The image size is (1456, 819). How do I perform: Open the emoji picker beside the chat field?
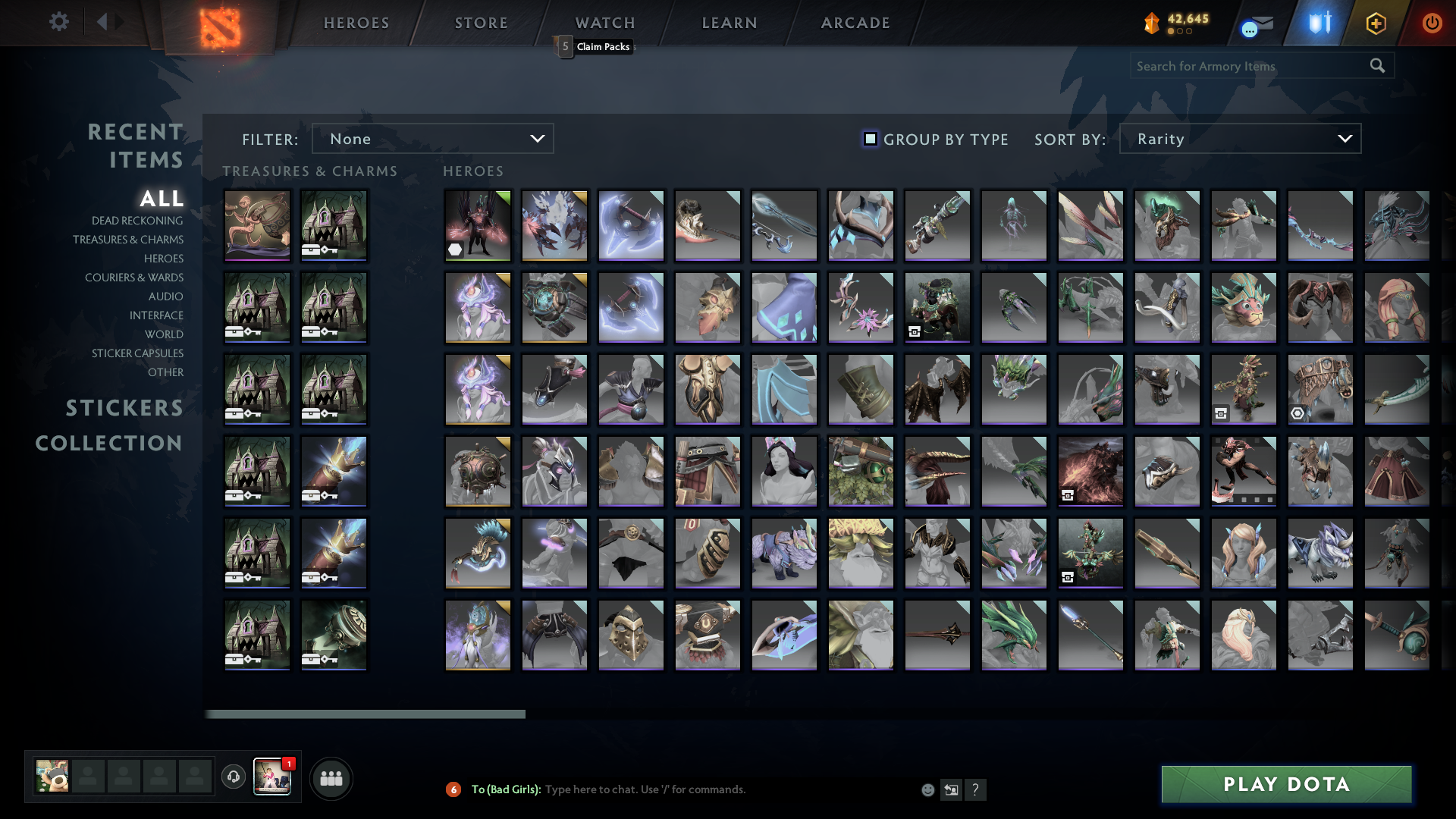928,789
